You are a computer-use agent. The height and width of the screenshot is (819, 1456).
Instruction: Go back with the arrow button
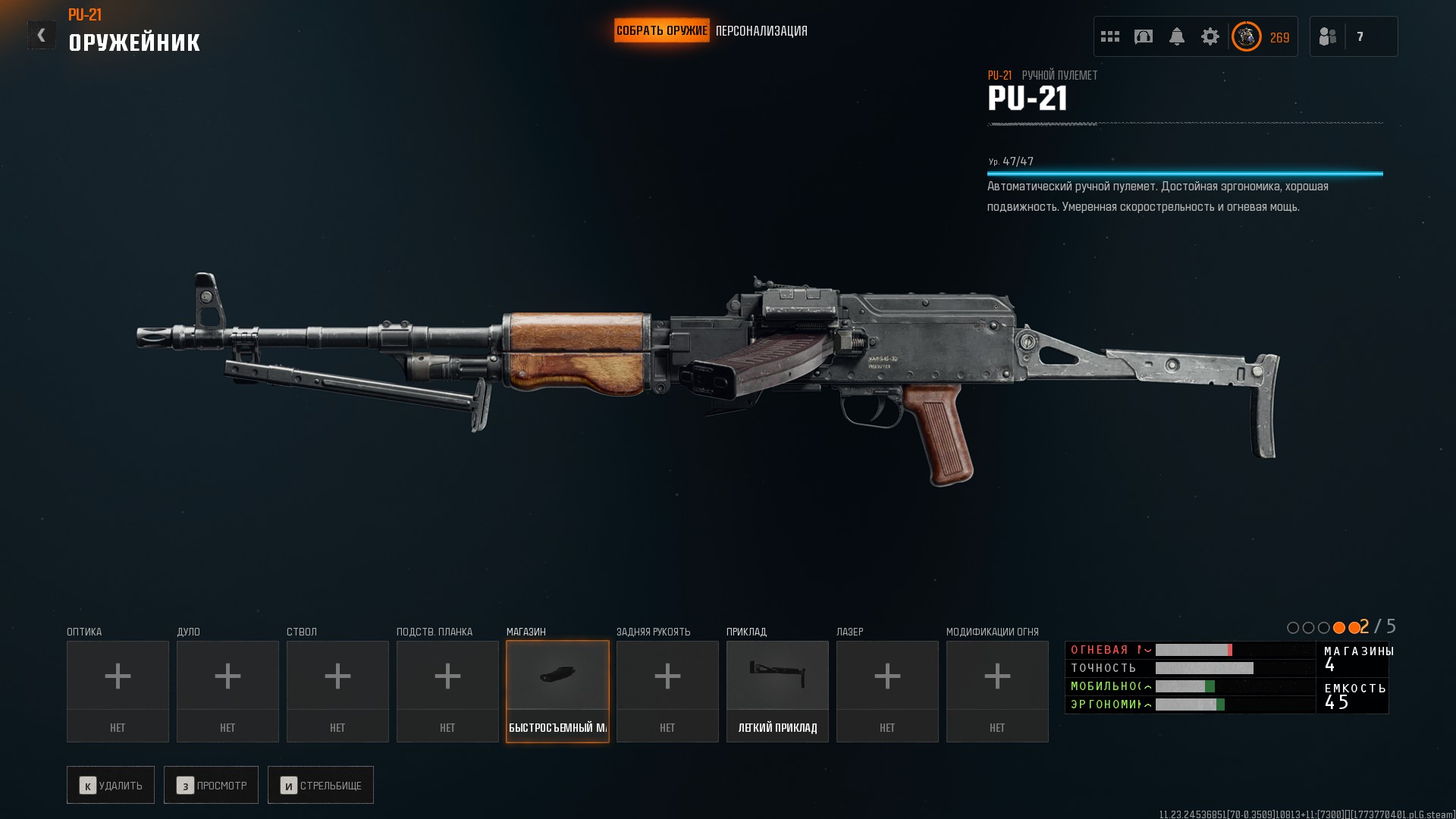[x=42, y=35]
